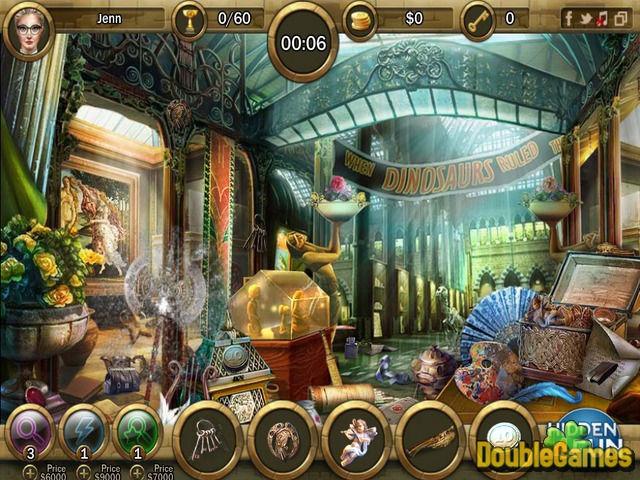The height and width of the screenshot is (480, 640).
Task: Select the golden rifle target slot
Action: pos(430,440)
